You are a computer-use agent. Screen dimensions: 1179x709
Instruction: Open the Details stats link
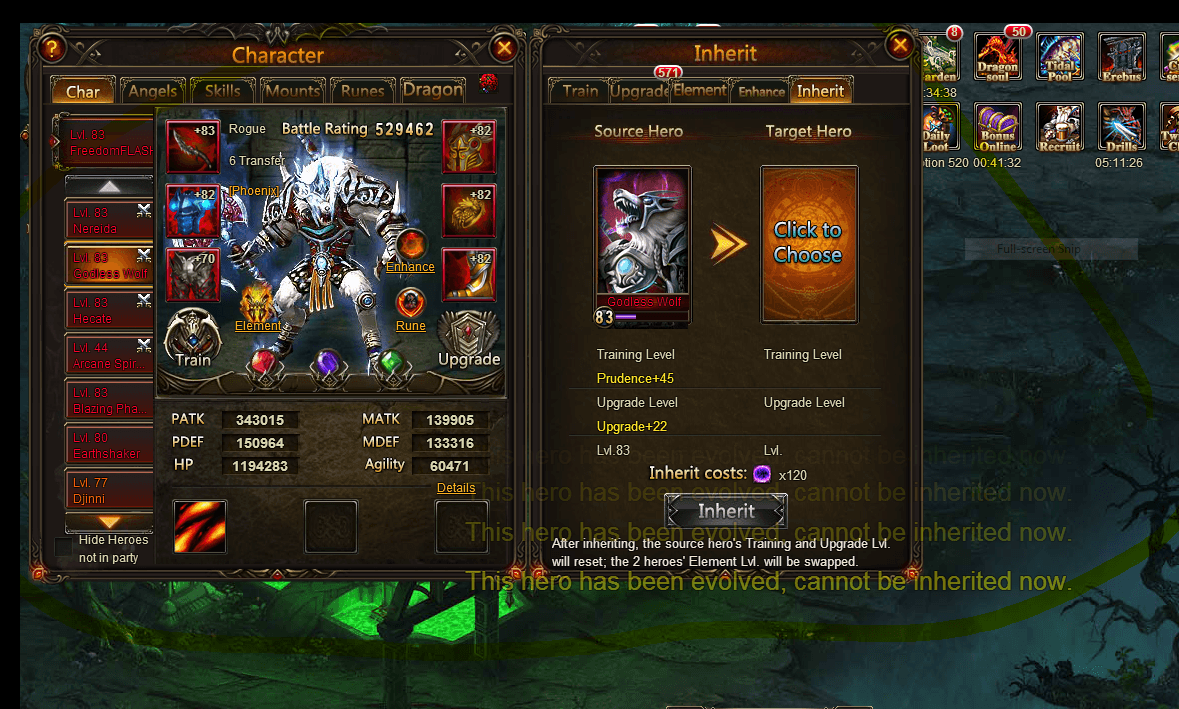point(456,488)
